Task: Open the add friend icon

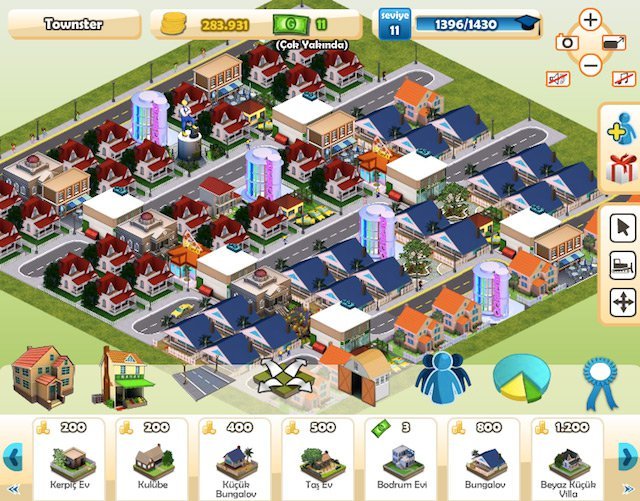Action: coord(622,133)
